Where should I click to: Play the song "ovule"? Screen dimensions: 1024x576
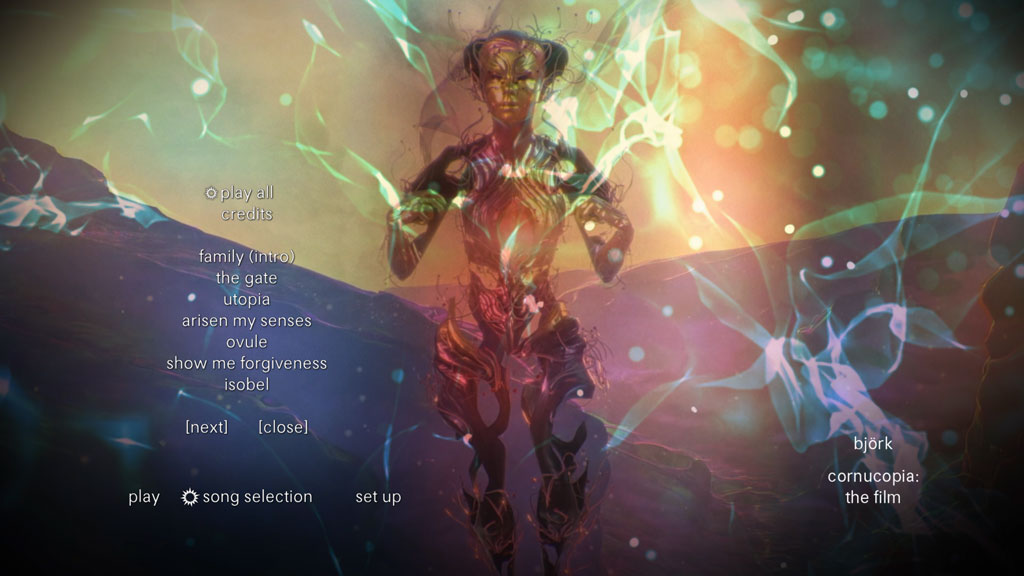[247, 342]
